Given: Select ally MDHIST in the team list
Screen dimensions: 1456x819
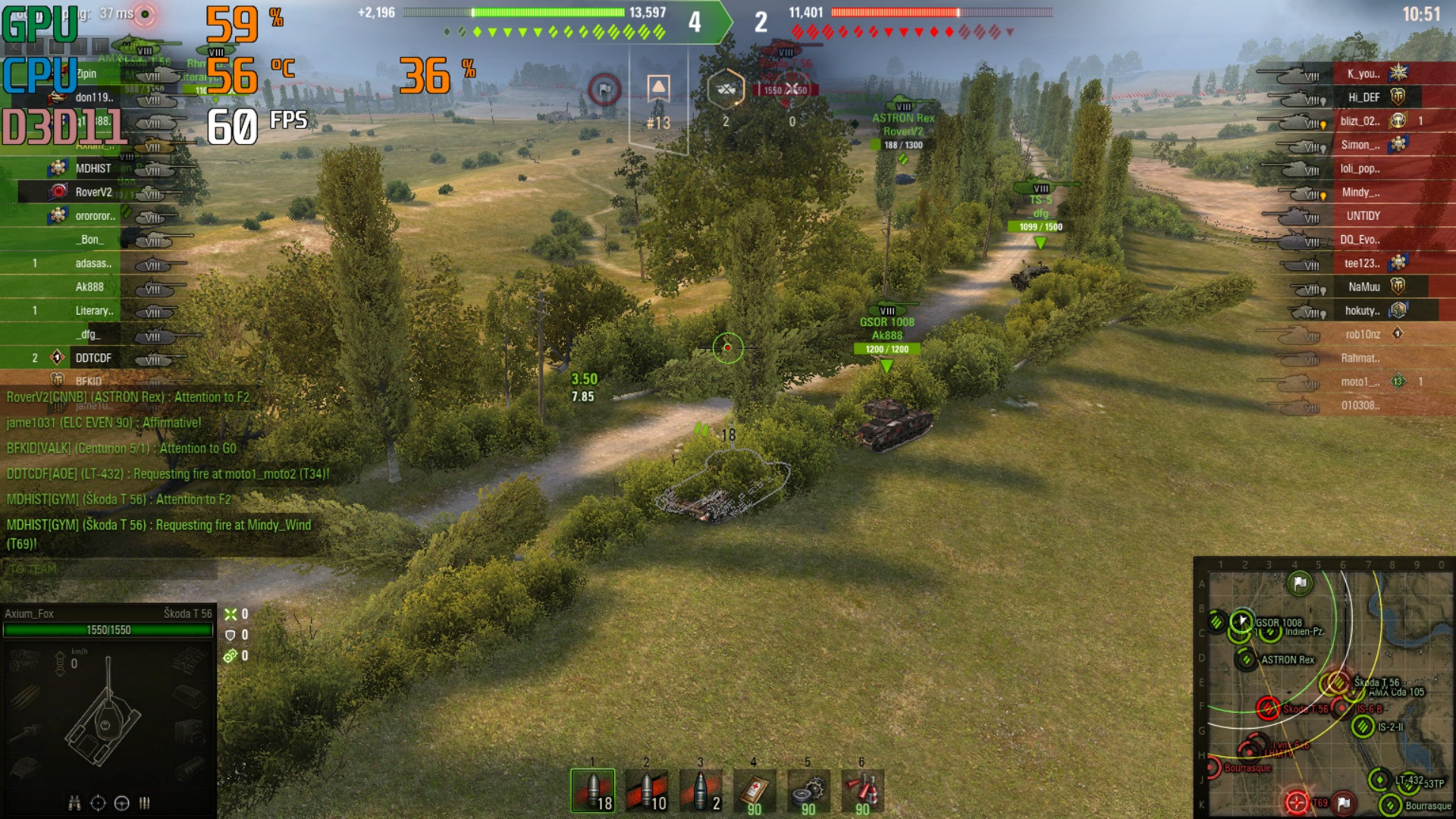Looking at the screenshot, I should click(x=93, y=168).
